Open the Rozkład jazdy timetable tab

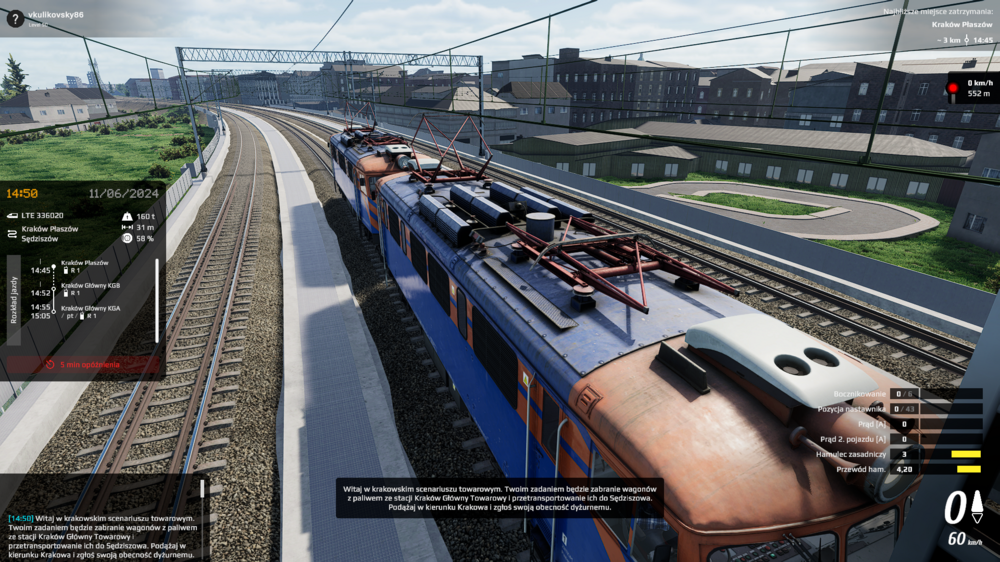click(13, 300)
